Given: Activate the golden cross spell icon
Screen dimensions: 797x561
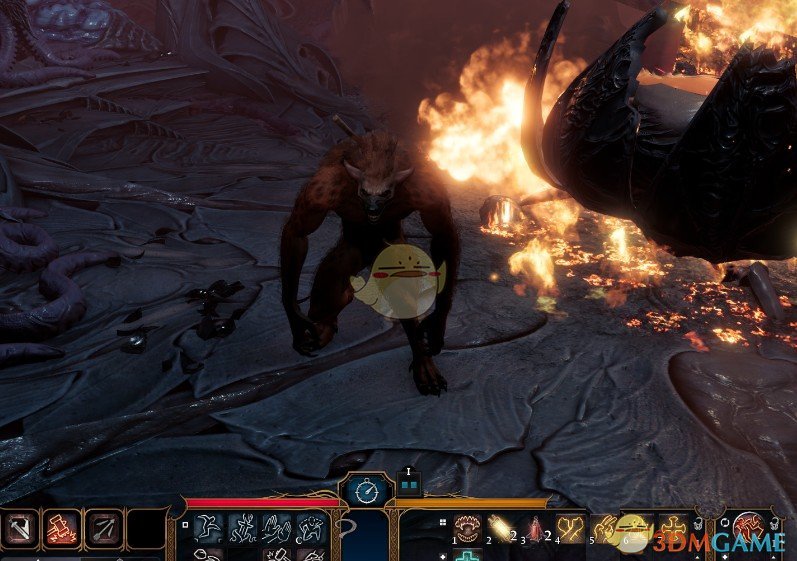Looking at the screenshot, I should point(673,527).
